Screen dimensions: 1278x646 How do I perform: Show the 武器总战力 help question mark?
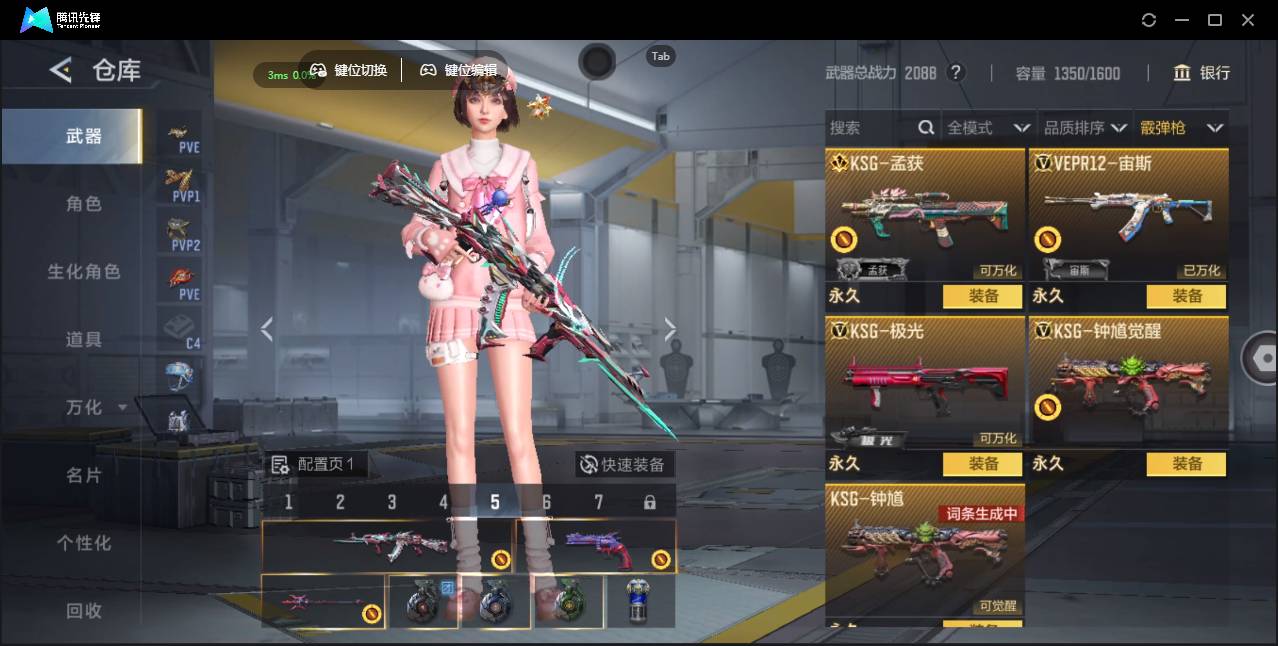956,73
